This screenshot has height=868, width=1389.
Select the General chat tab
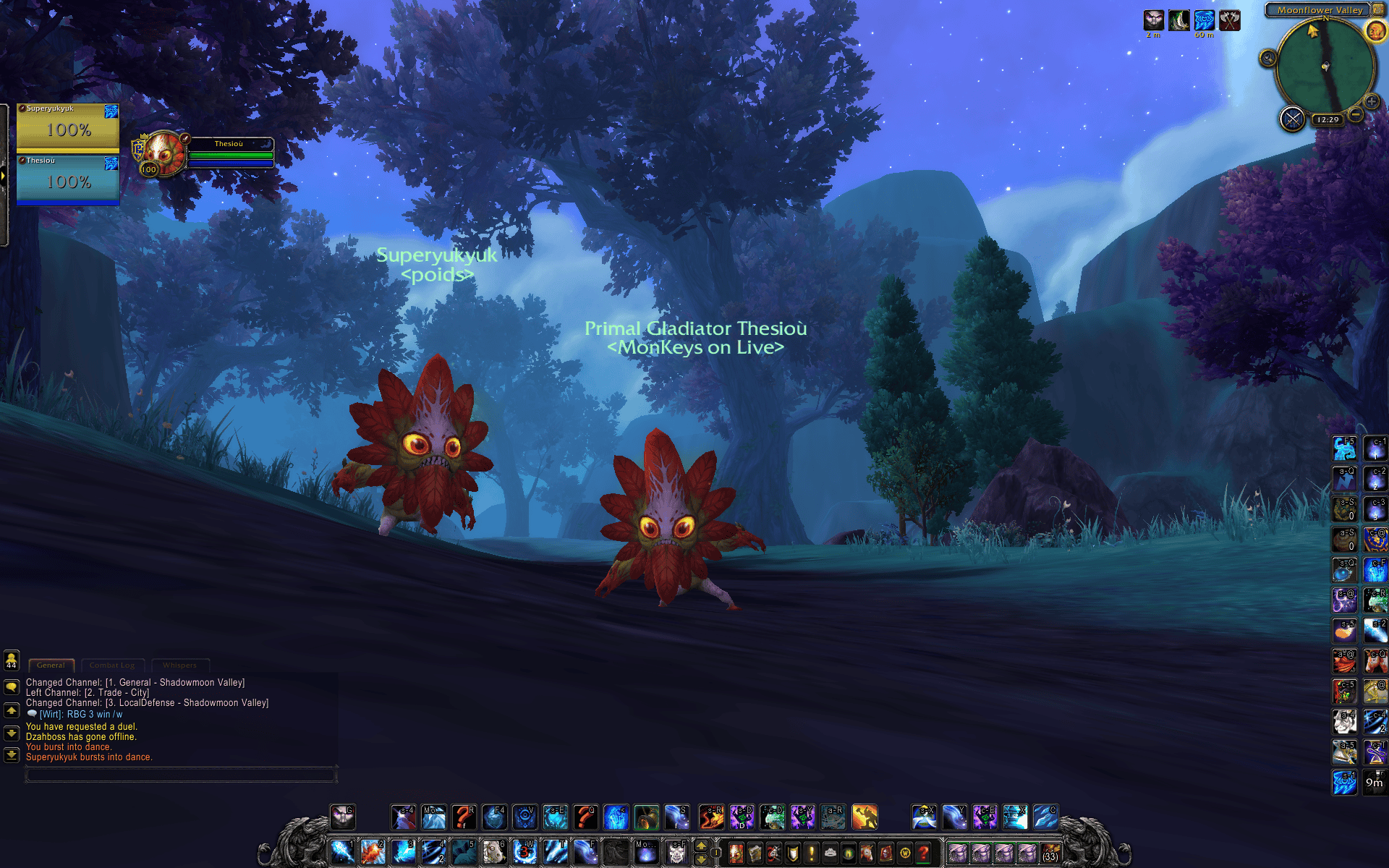tap(51, 665)
